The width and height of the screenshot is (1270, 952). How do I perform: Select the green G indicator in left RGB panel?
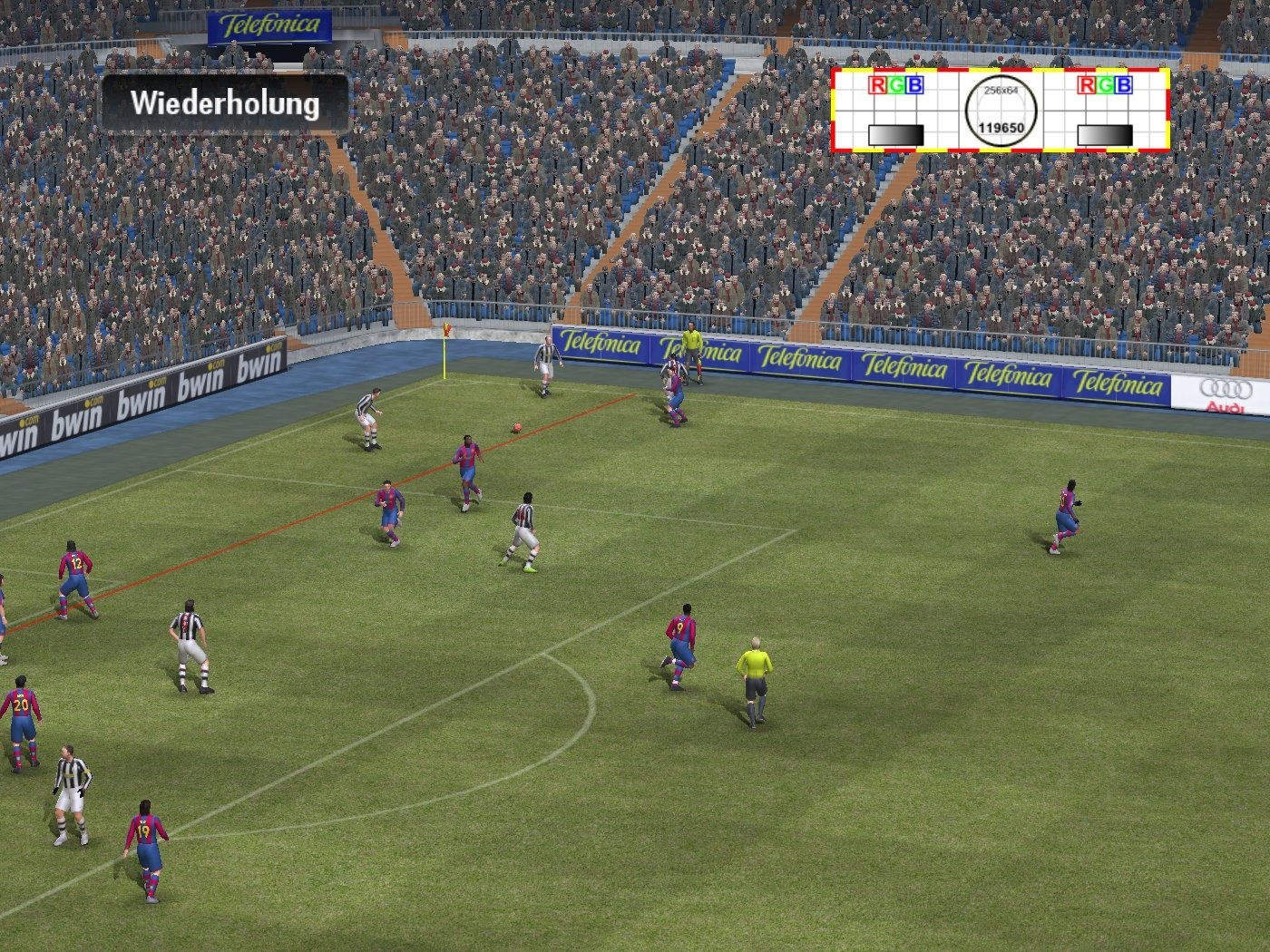[x=895, y=83]
